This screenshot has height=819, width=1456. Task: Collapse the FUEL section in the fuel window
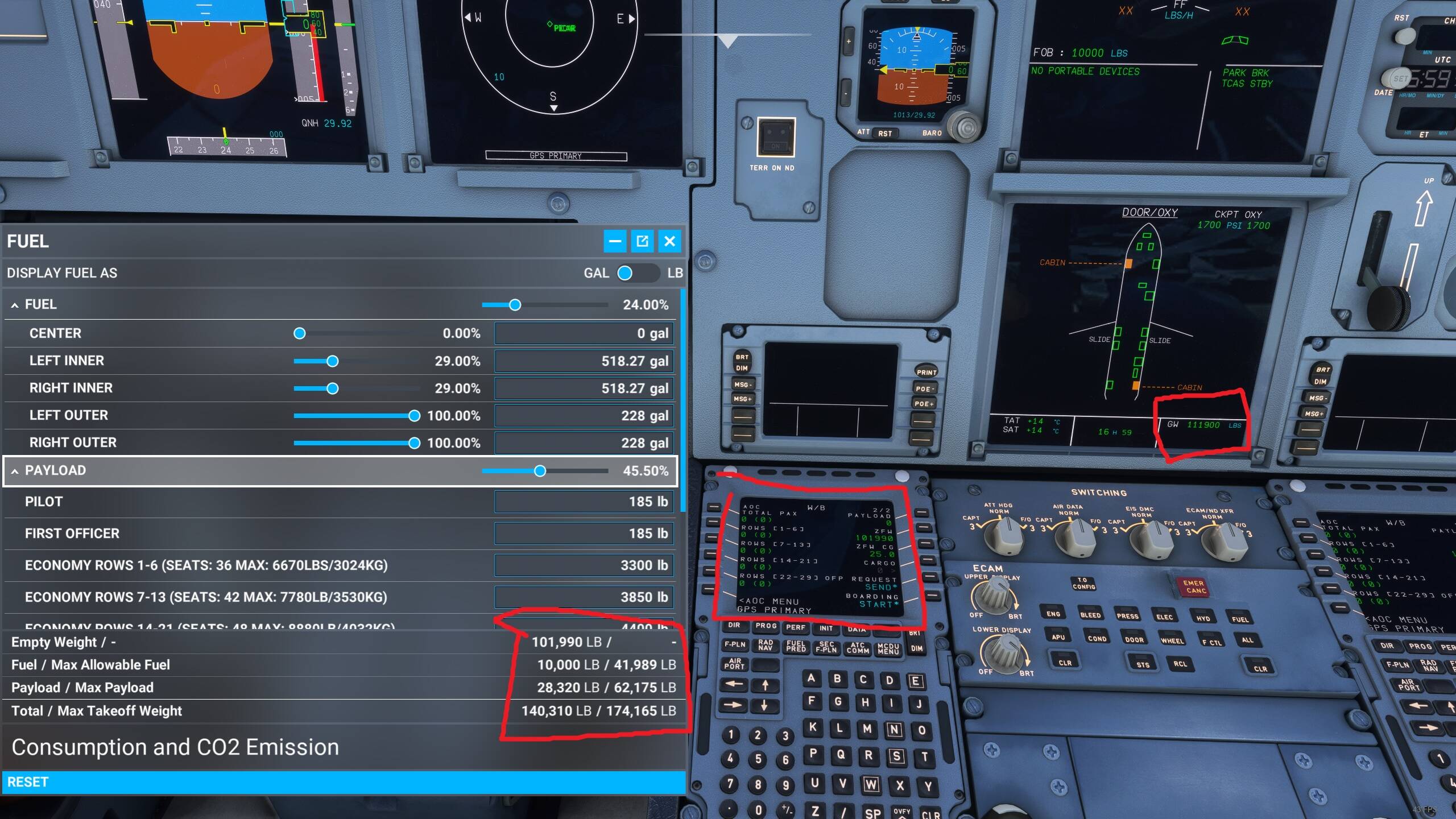click(14, 305)
